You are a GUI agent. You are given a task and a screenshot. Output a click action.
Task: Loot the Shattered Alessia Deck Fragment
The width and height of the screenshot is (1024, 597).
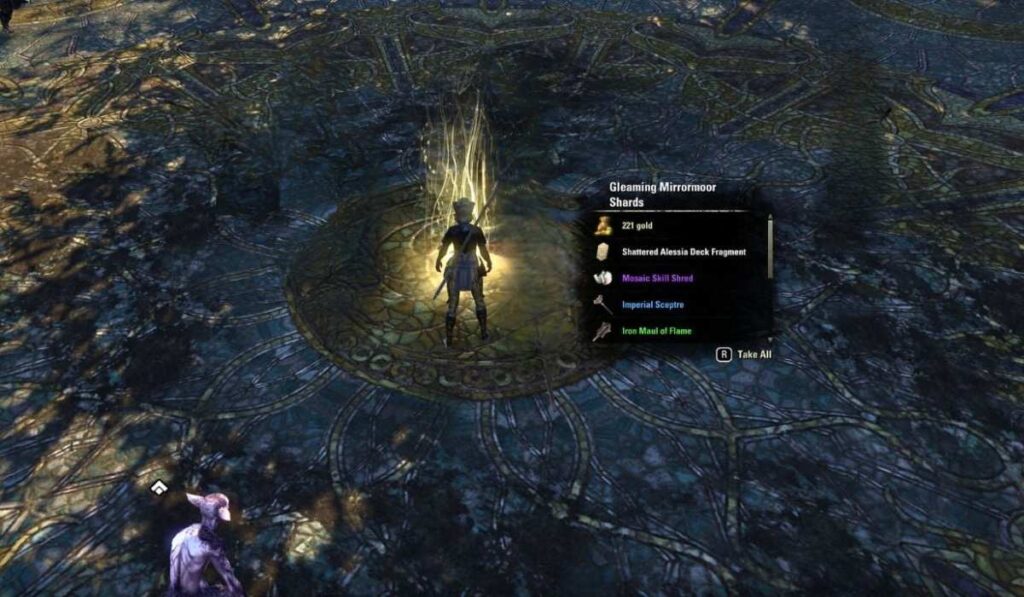(683, 252)
